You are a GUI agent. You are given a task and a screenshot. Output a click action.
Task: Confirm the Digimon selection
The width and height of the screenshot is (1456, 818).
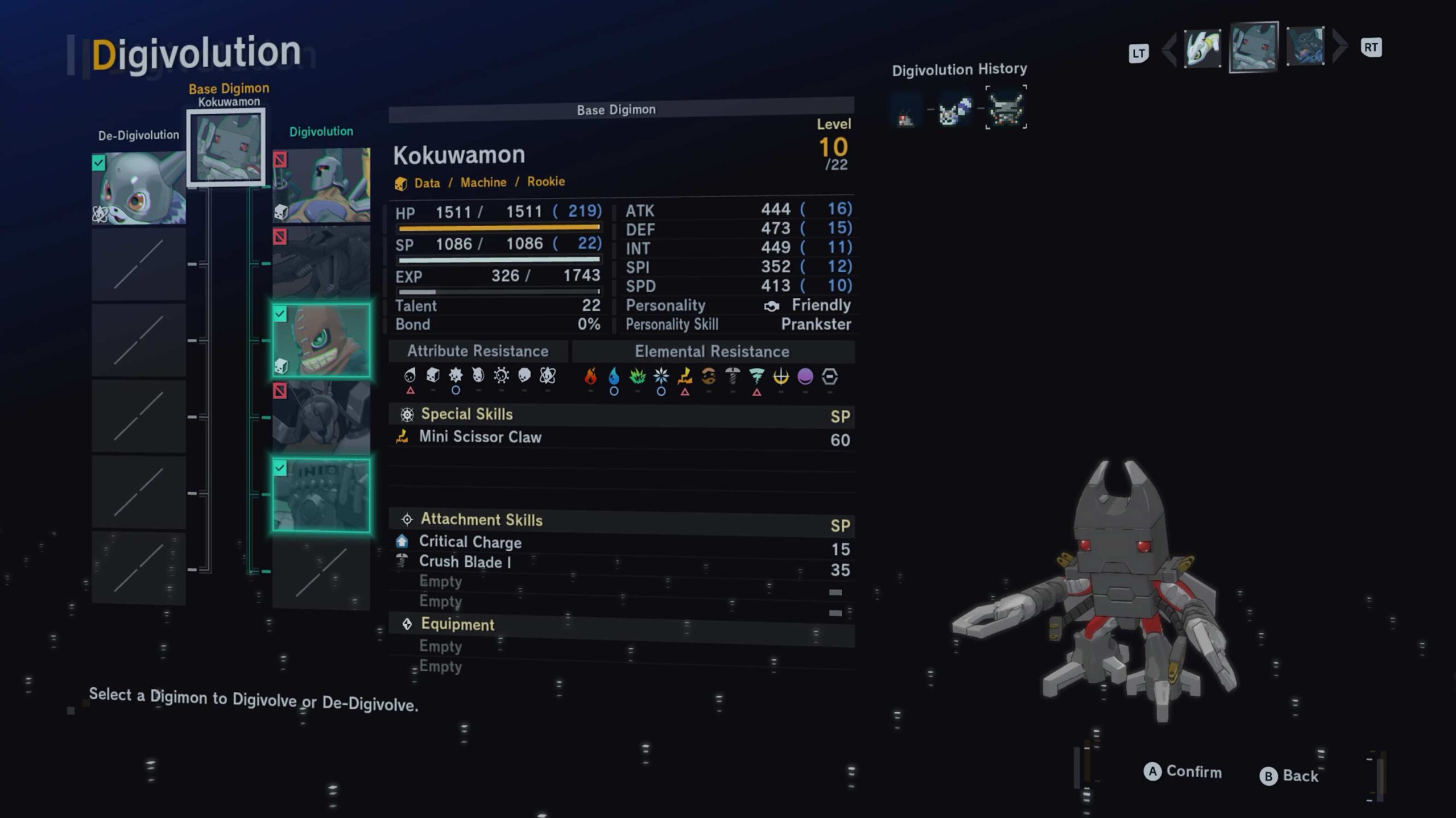tap(1183, 771)
